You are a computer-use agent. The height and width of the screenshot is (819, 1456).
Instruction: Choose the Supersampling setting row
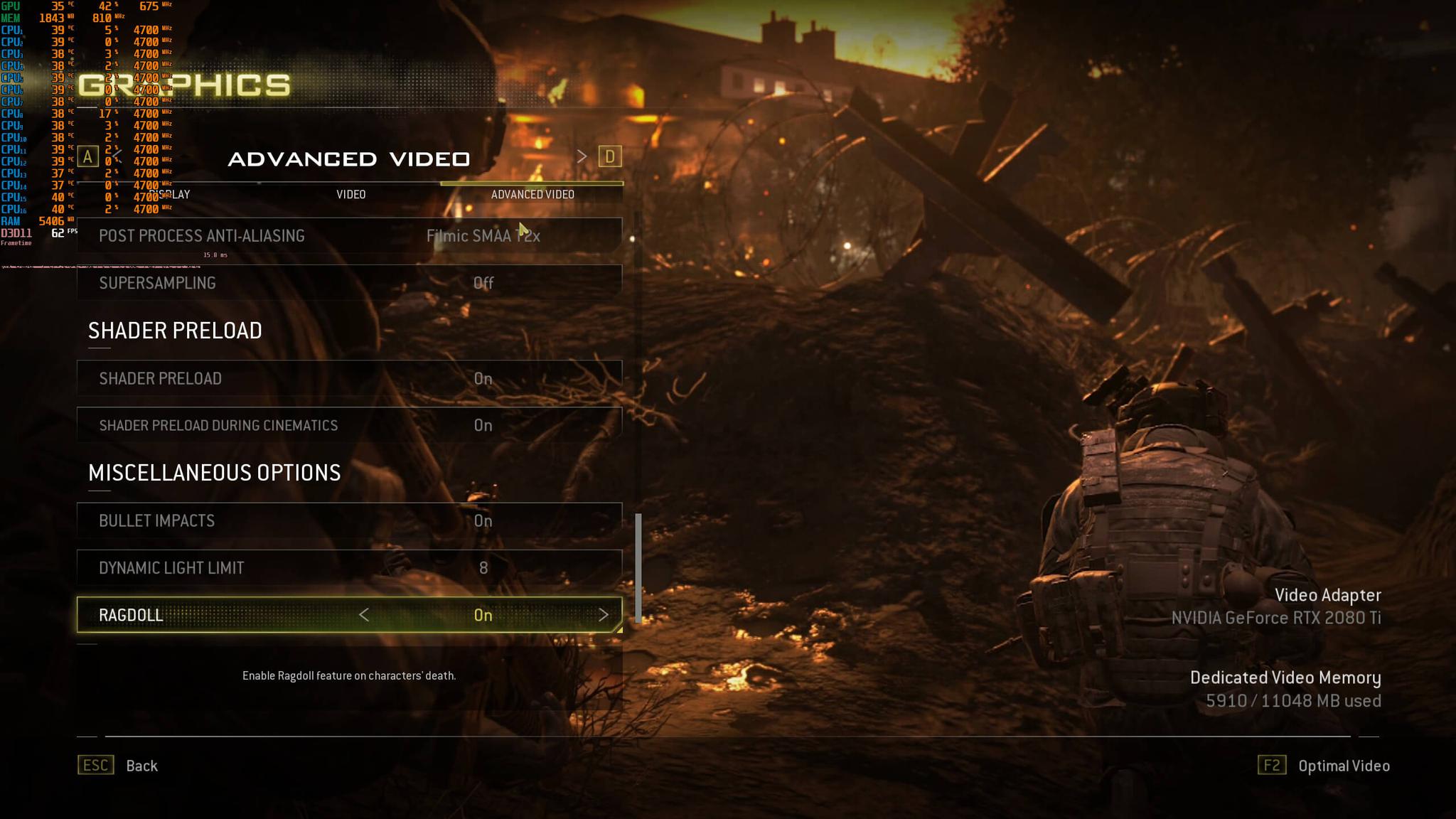coord(349,283)
